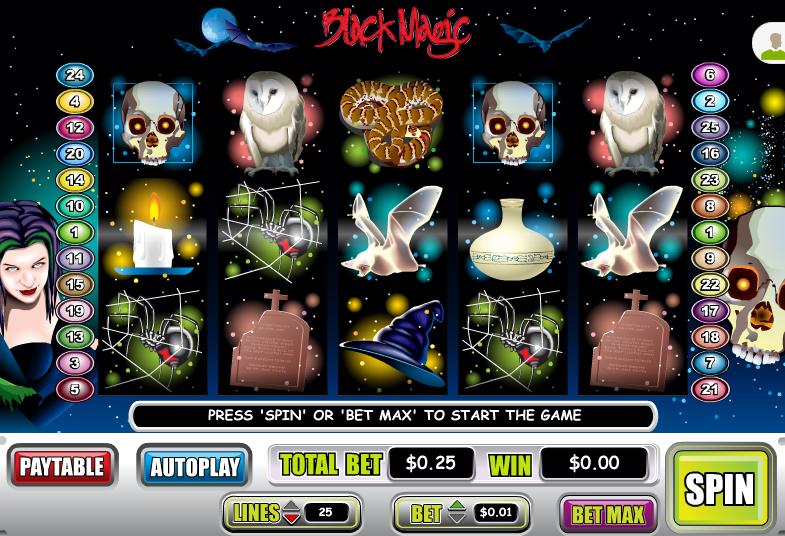785x536 pixels.
Task: Highlight payline number 14
Action: click(75, 180)
